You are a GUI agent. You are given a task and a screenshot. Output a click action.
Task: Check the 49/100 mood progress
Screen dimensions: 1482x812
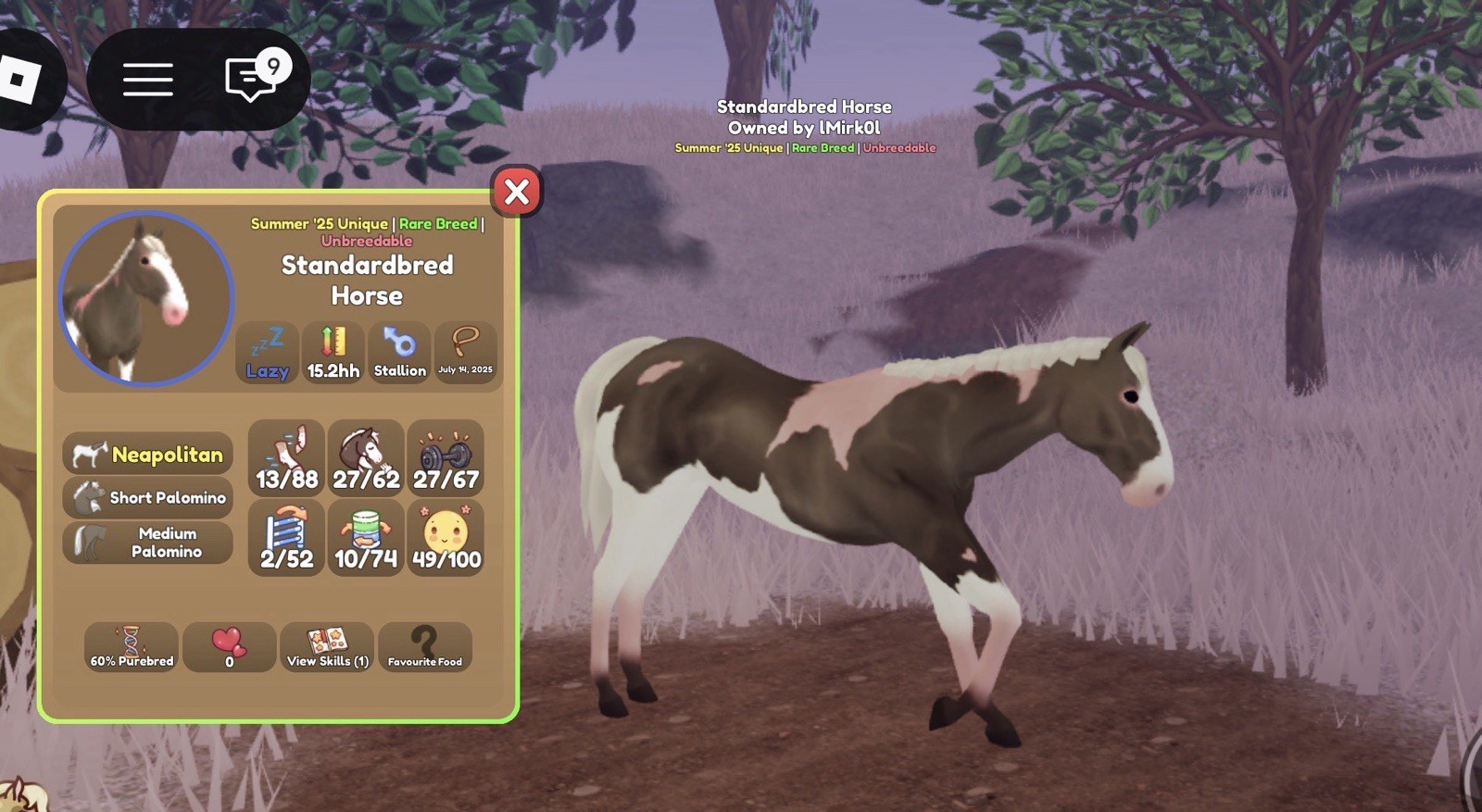[x=445, y=537]
